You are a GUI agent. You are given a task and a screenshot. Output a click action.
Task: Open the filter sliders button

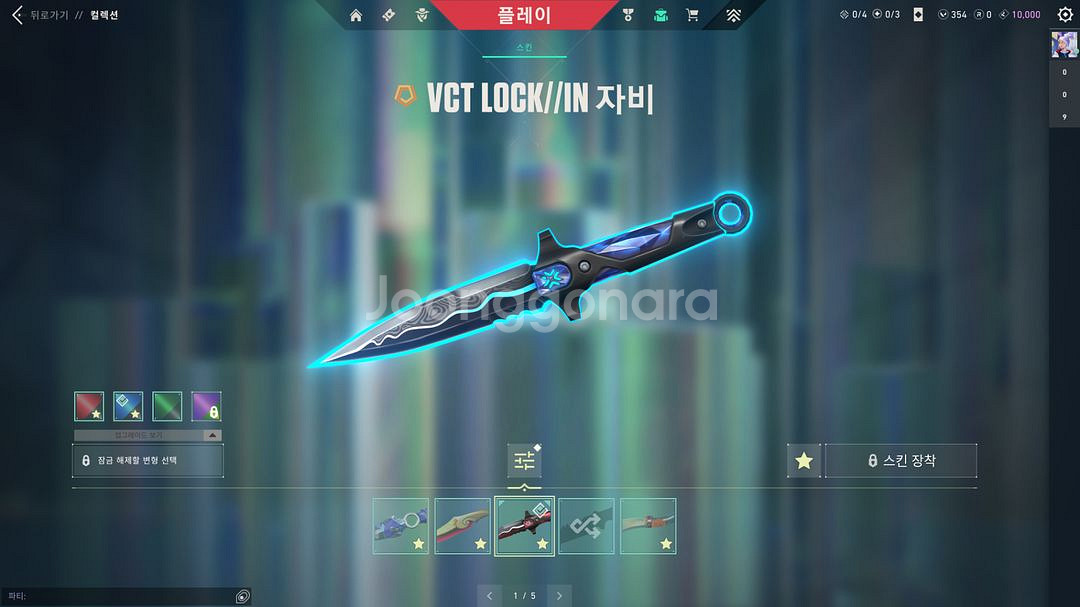[x=525, y=461]
